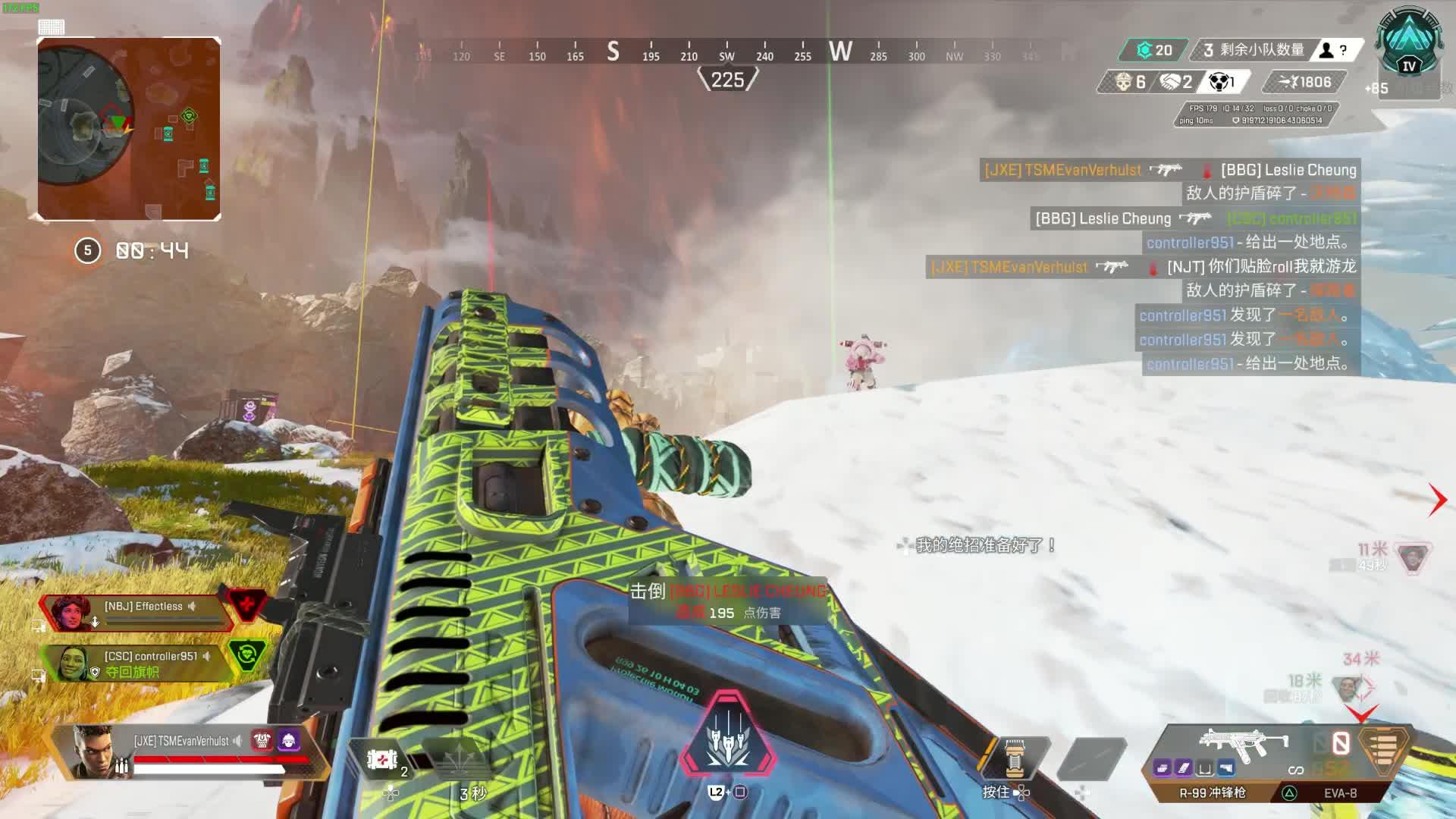Click the red respawn status icon beside Effectless
The height and width of the screenshot is (819, 1456).
pyautogui.click(x=246, y=605)
